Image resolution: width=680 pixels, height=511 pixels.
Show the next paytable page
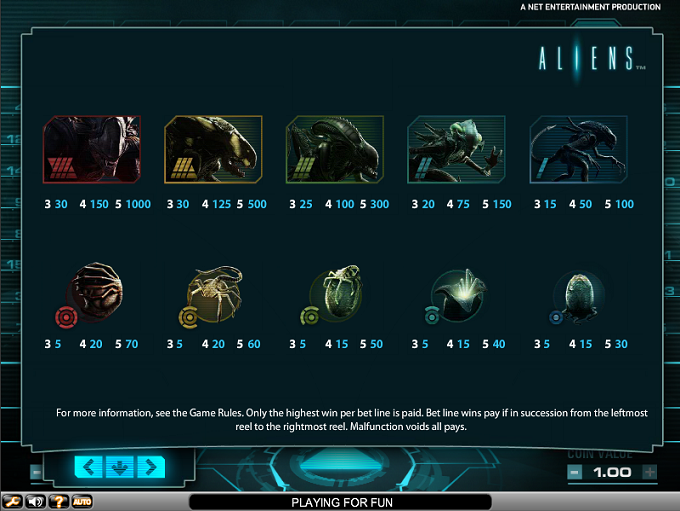tap(150, 467)
